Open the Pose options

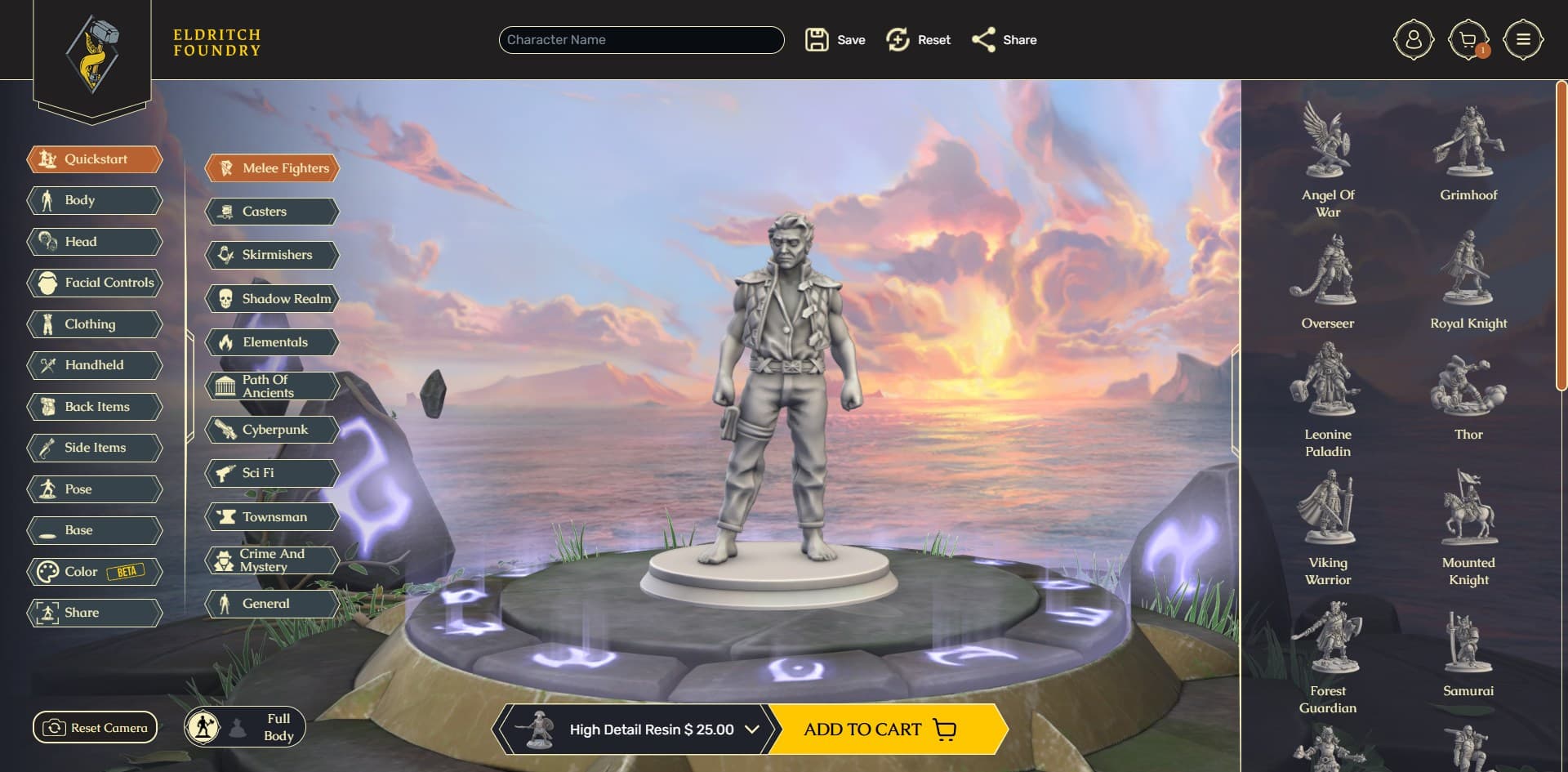[x=95, y=489]
